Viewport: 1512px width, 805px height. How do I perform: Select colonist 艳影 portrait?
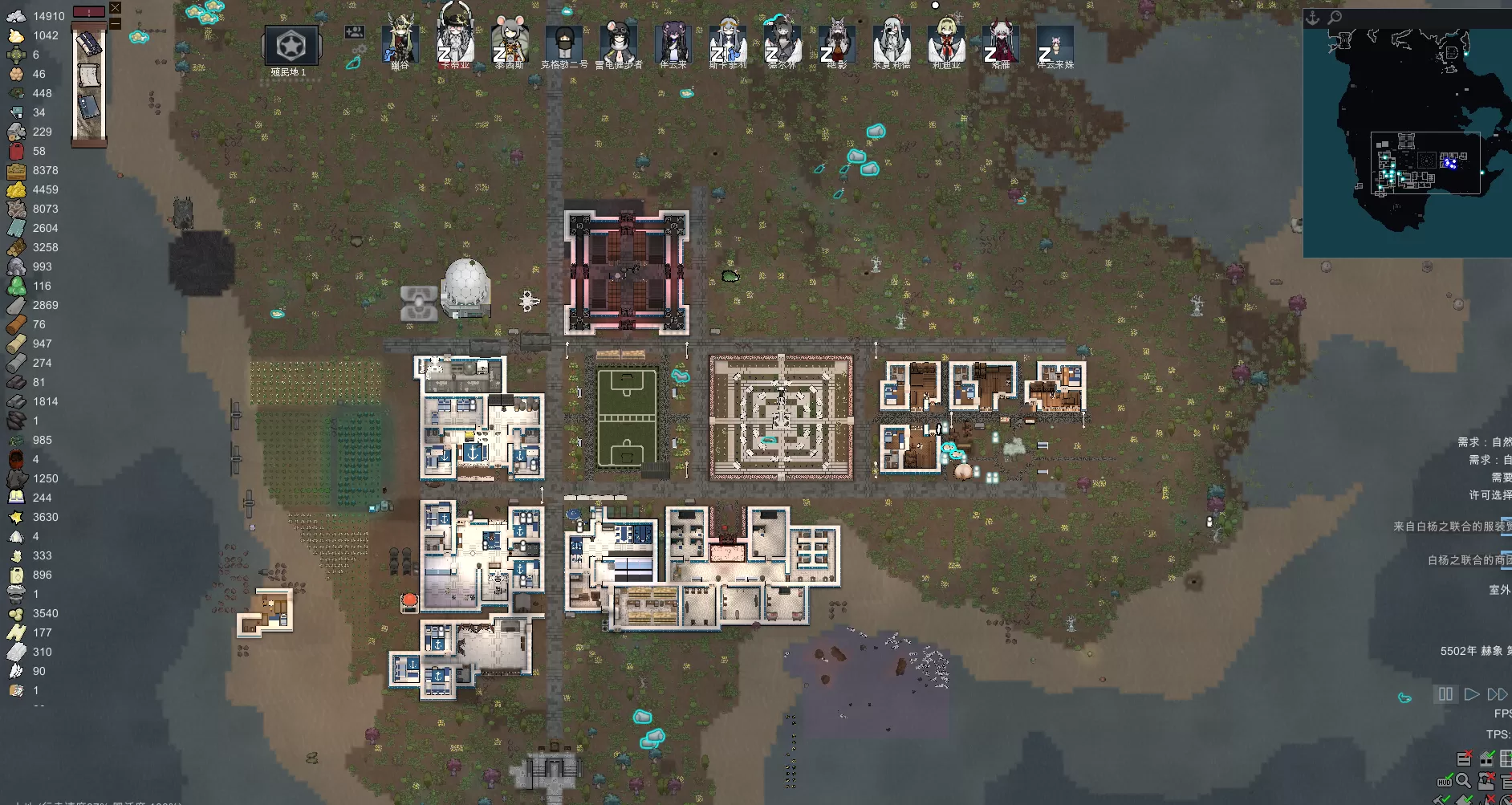[x=836, y=42]
